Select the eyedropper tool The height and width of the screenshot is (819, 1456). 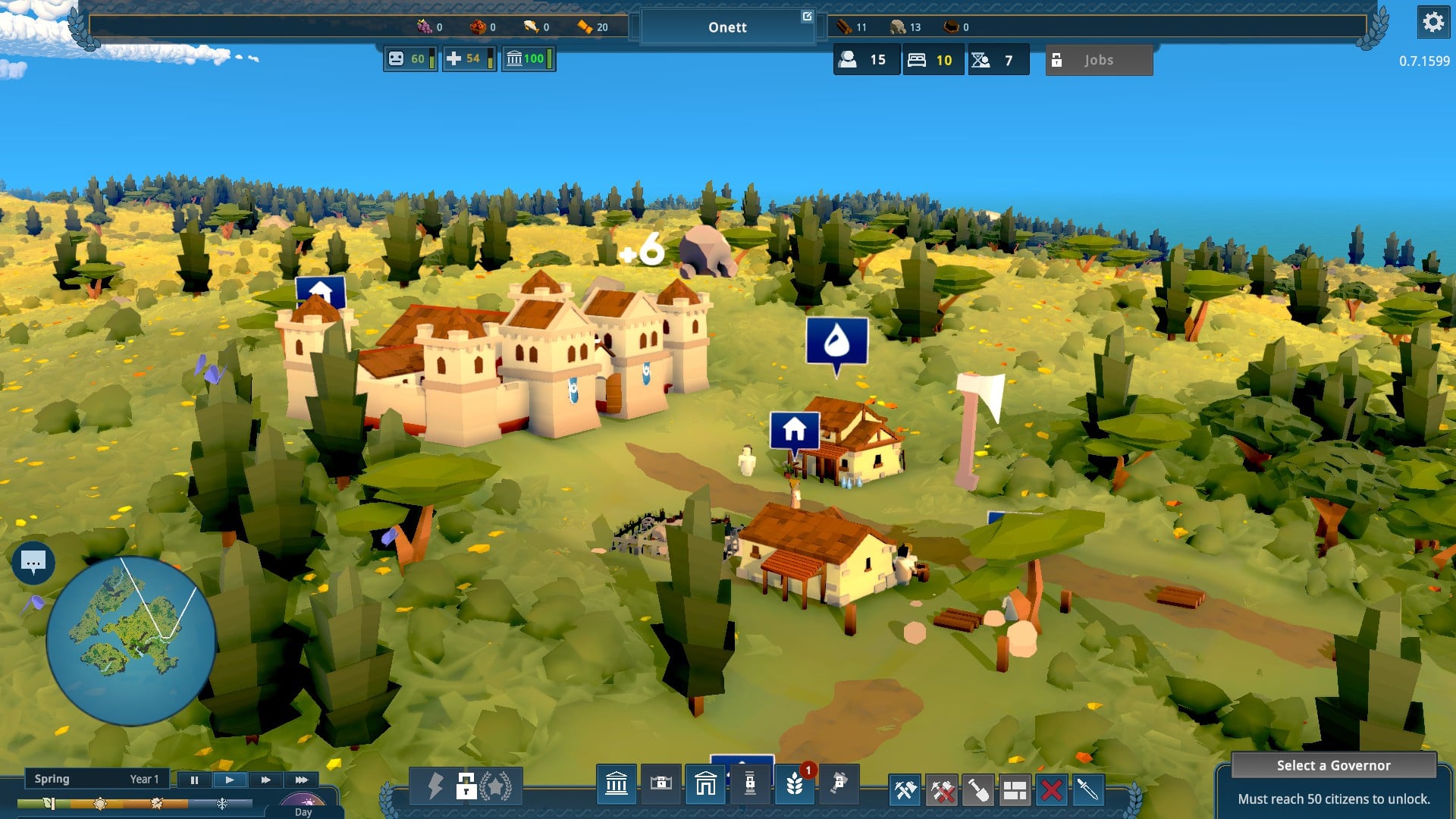click(x=1087, y=791)
